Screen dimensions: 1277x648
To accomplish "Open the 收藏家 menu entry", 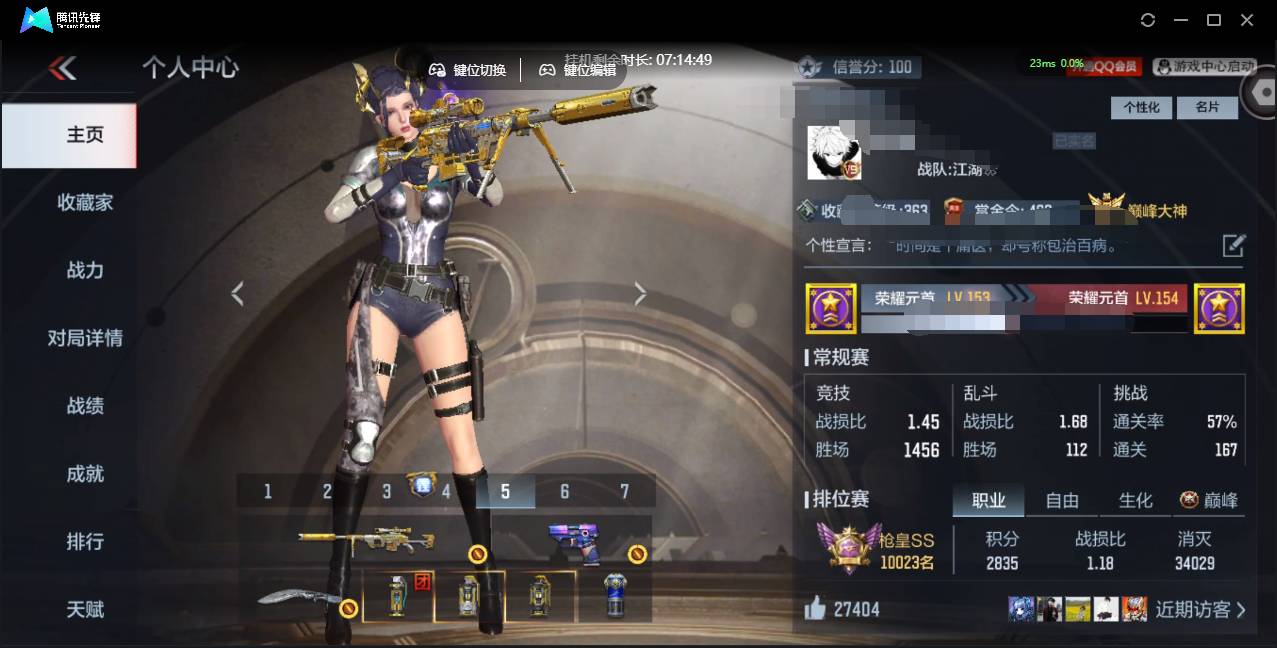I will click(85, 202).
